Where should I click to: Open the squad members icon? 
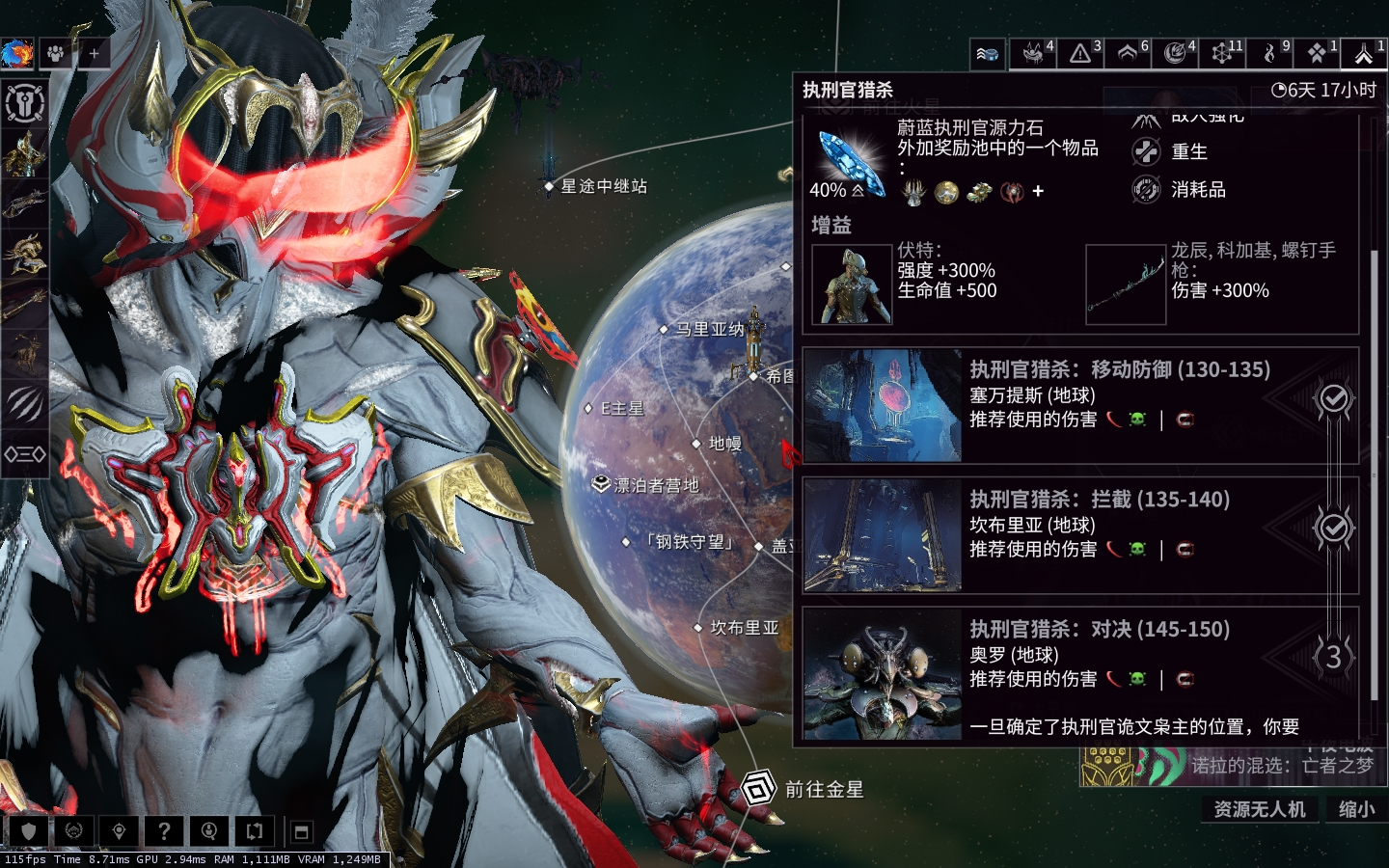56,54
